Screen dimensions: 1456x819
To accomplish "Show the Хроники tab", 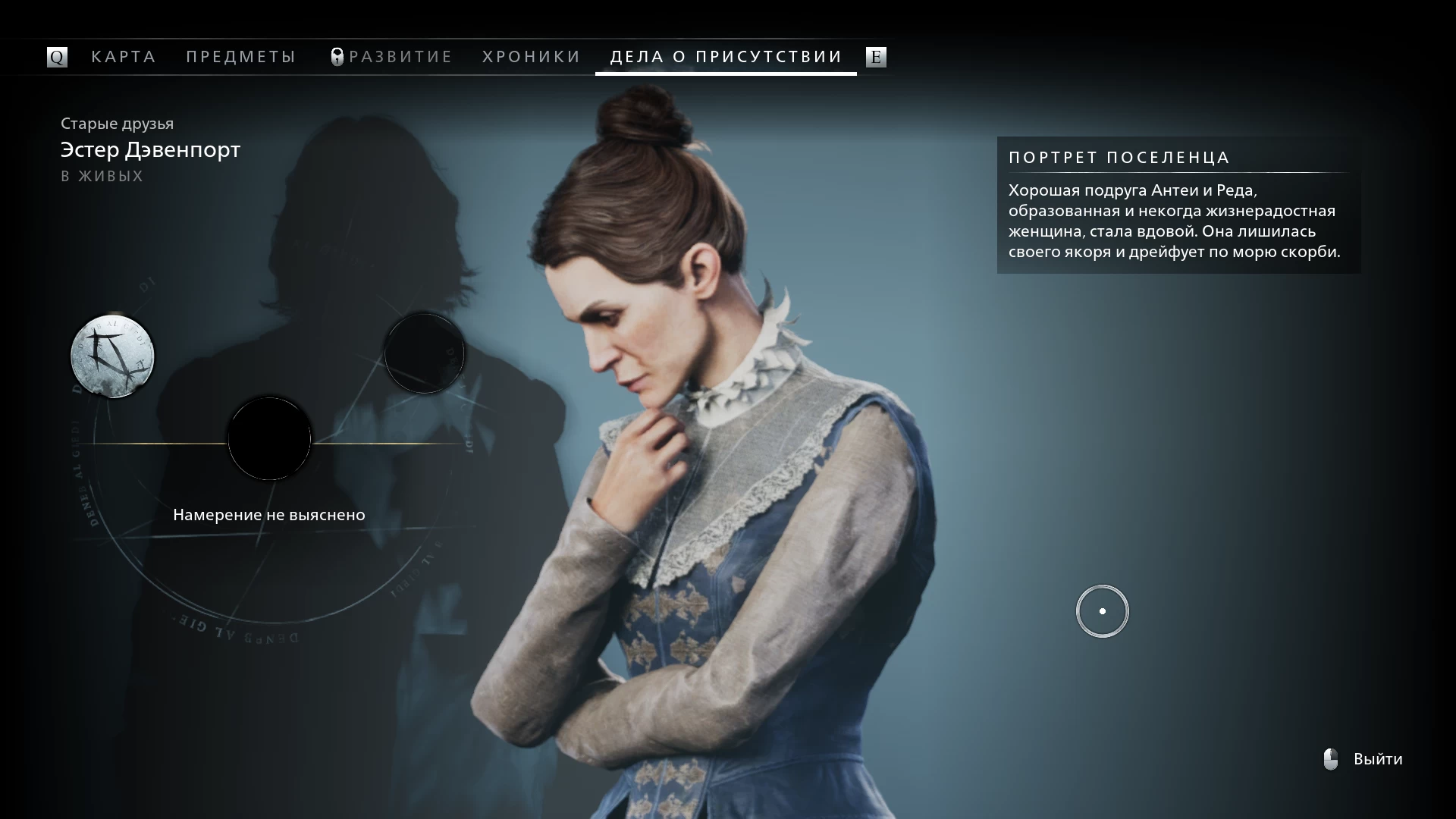I will [x=532, y=57].
